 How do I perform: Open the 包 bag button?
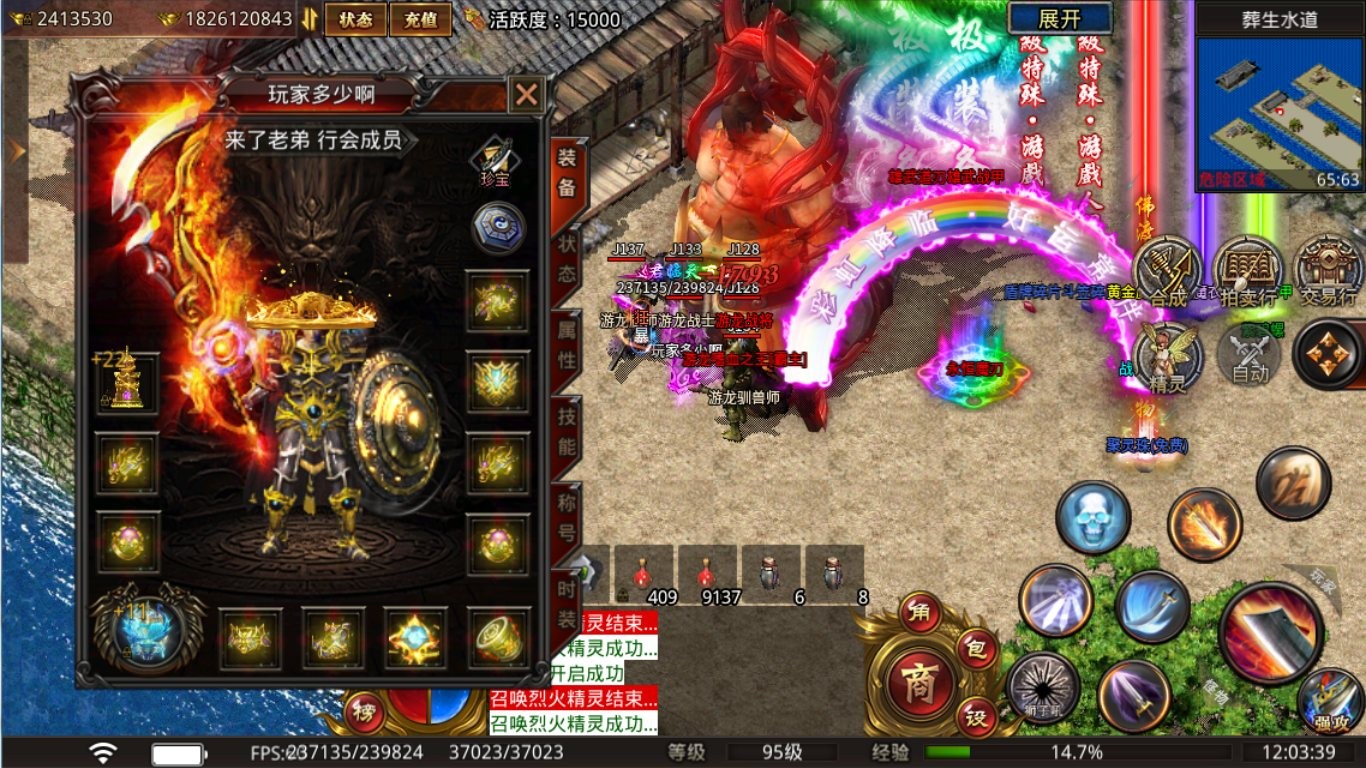pyautogui.click(x=976, y=650)
